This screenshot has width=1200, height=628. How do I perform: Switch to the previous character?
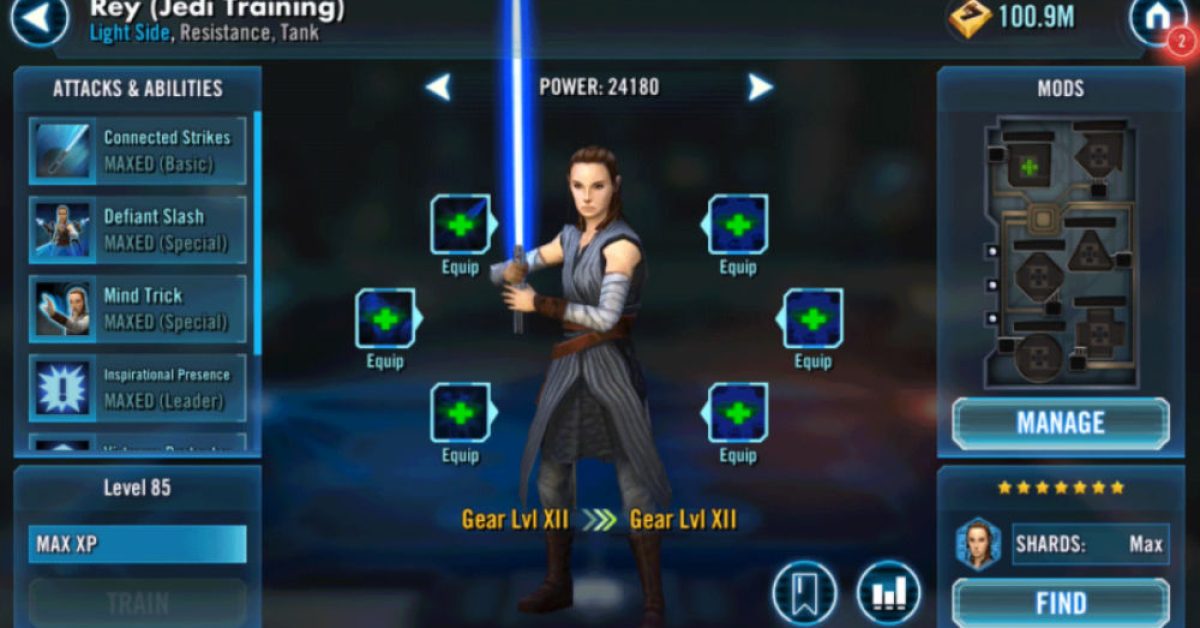[438, 88]
